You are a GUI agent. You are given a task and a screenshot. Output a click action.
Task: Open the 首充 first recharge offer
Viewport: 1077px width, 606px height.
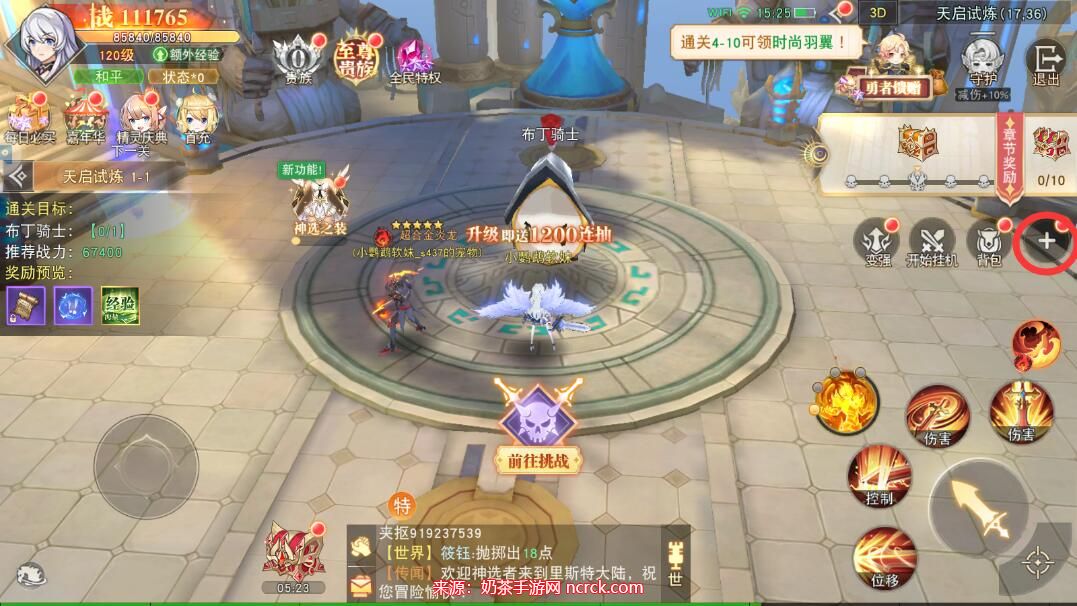click(x=197, y=118)
